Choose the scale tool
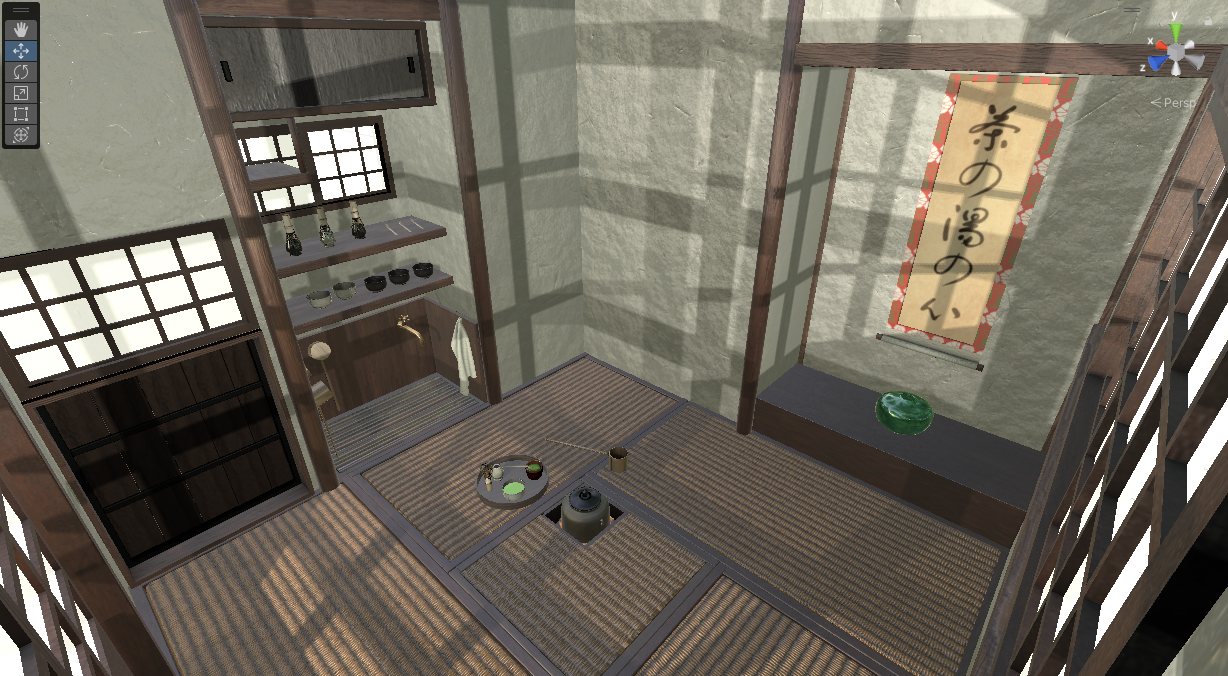 (21, 93)
